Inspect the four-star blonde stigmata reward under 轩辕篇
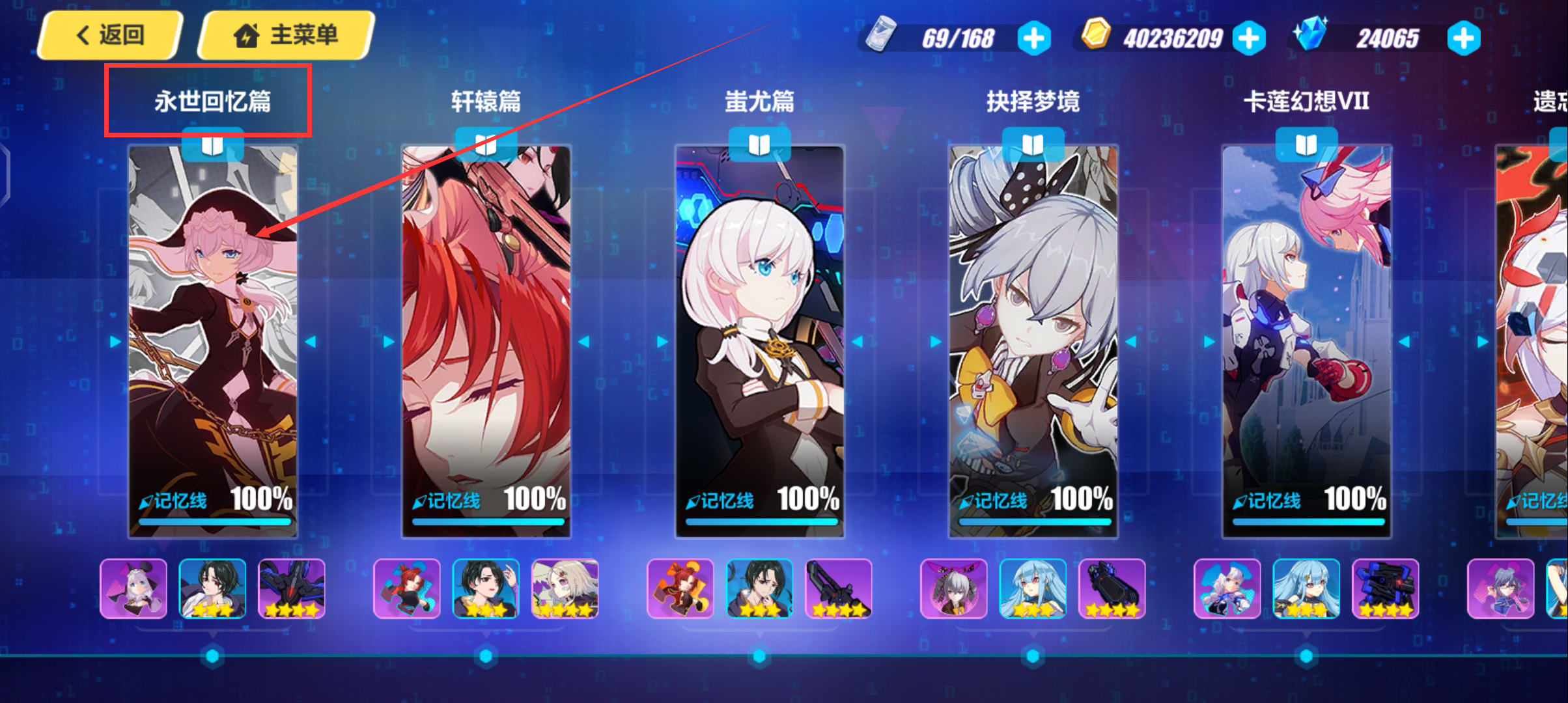The image size is (1568, 703). (565, 588)
